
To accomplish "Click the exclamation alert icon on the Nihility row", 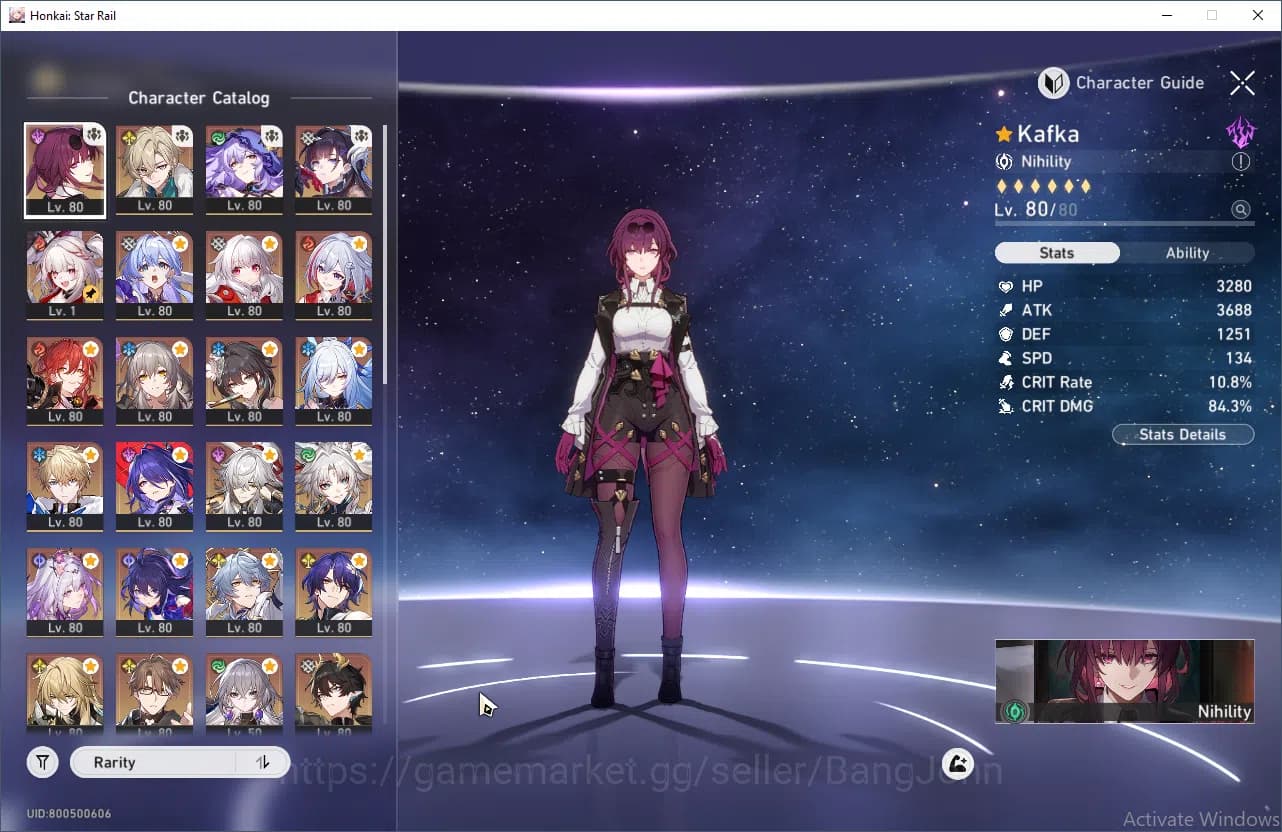I will pos(1241,161).
